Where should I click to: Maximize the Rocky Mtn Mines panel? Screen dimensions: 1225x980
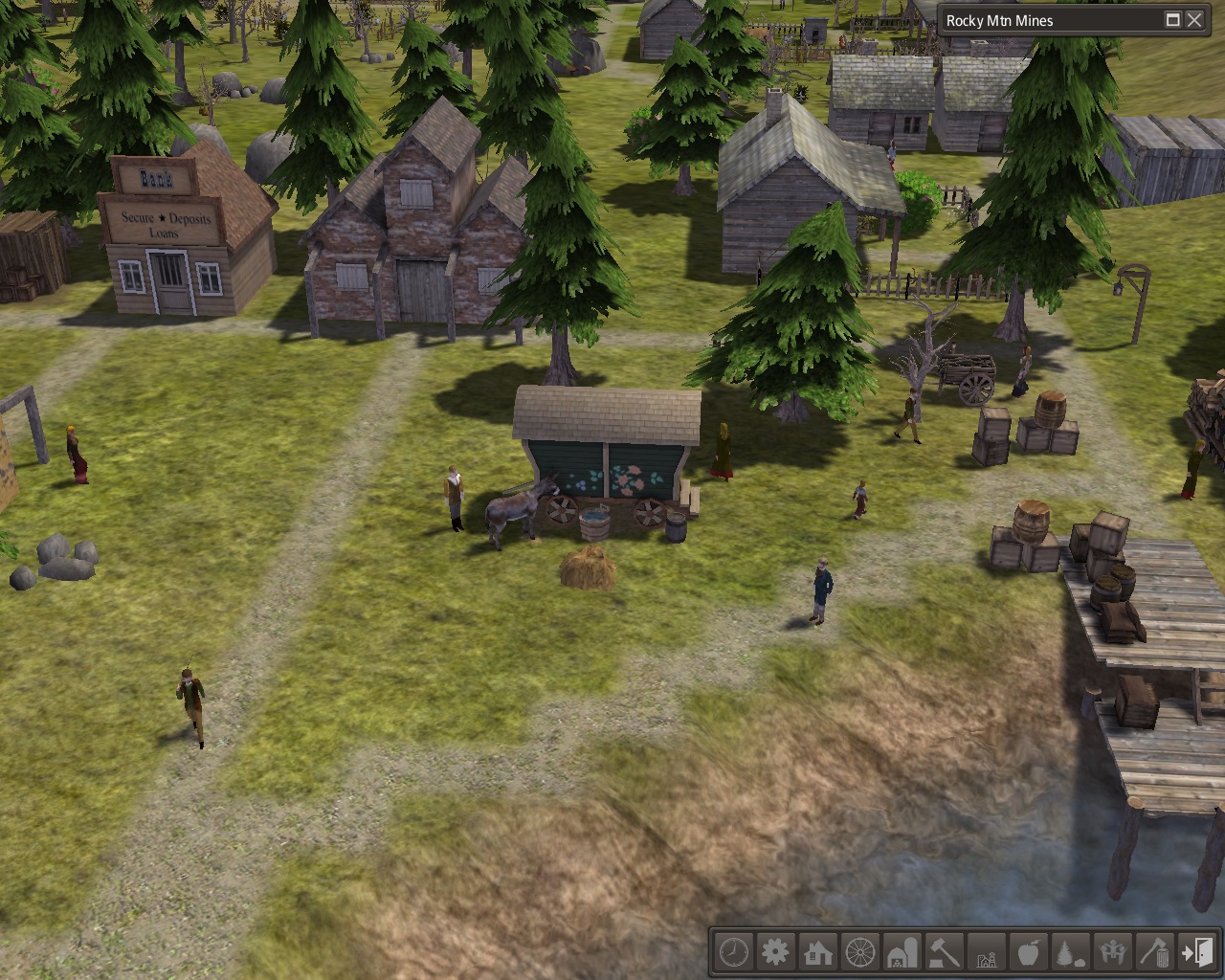click(1173, 20)
